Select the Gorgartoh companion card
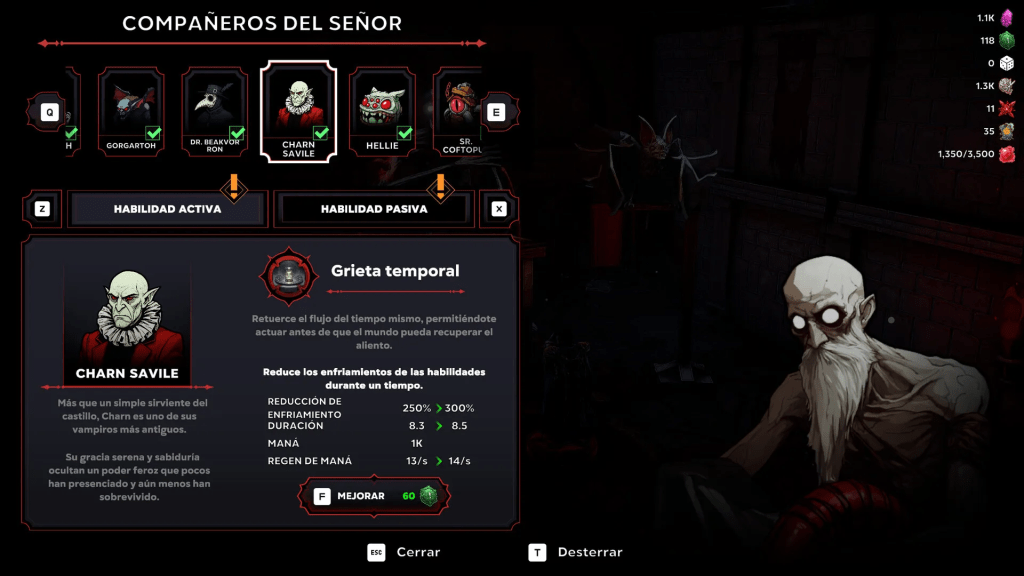Image resolution: width=1024 pixels, height=576 pixels. [131, 111]
